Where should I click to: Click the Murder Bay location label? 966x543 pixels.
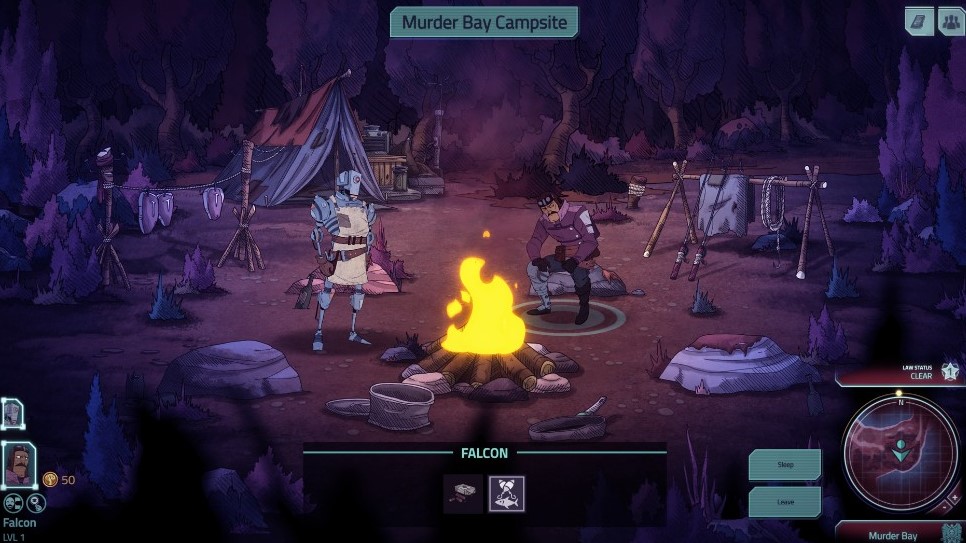point(893,536)
